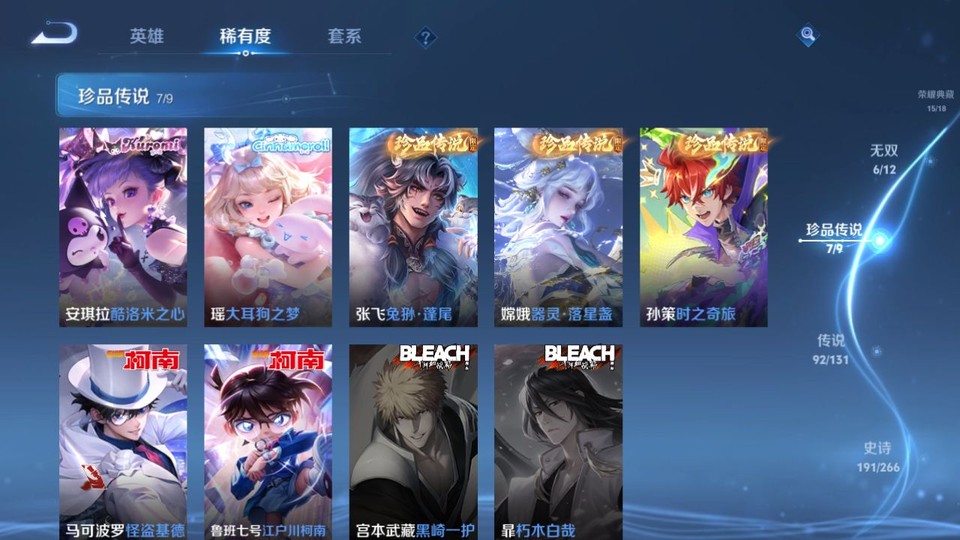Jump to the 无双 rarity category

click(884, 158)
